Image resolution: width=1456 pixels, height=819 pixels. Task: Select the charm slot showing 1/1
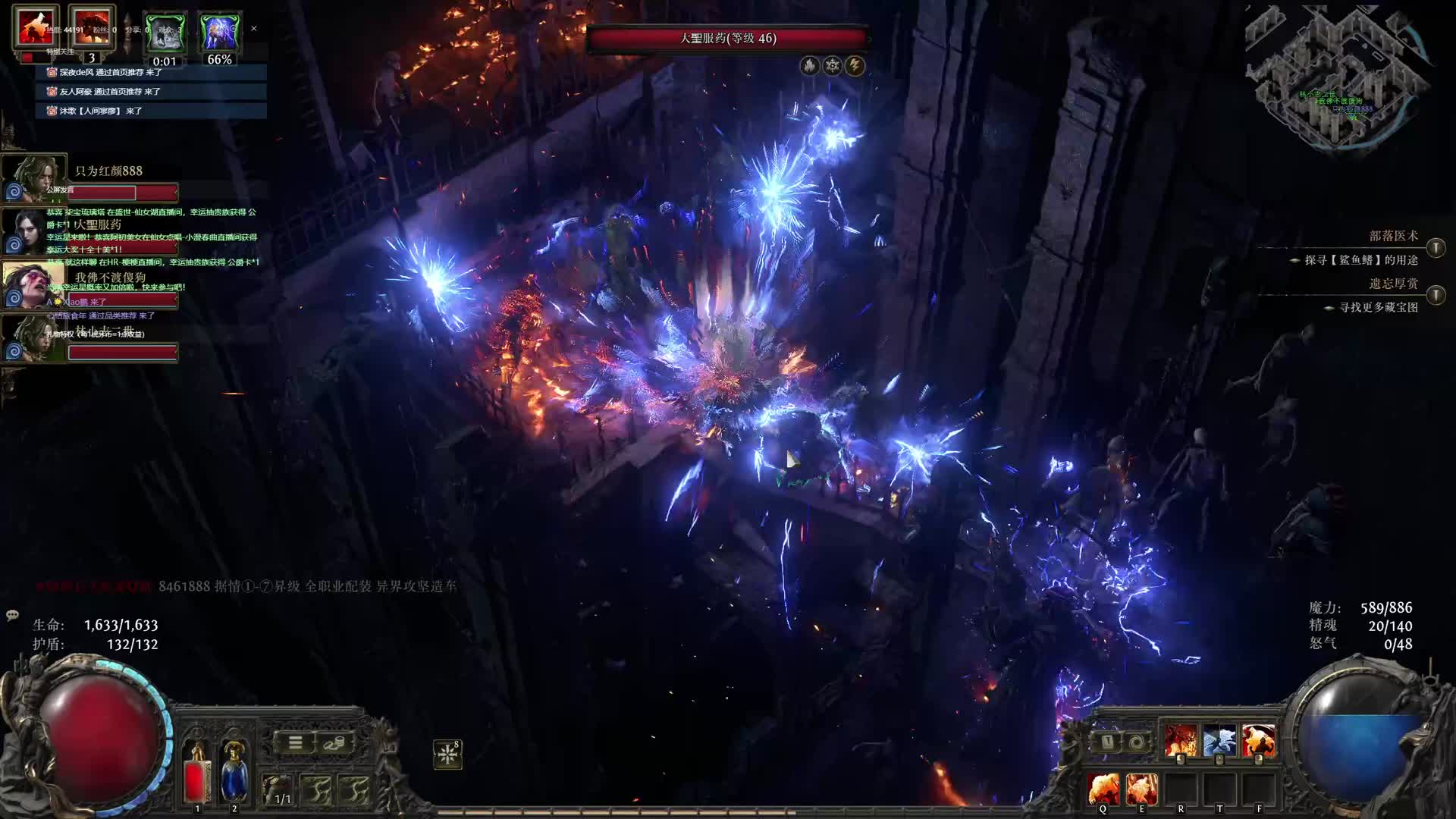[278, 790]
